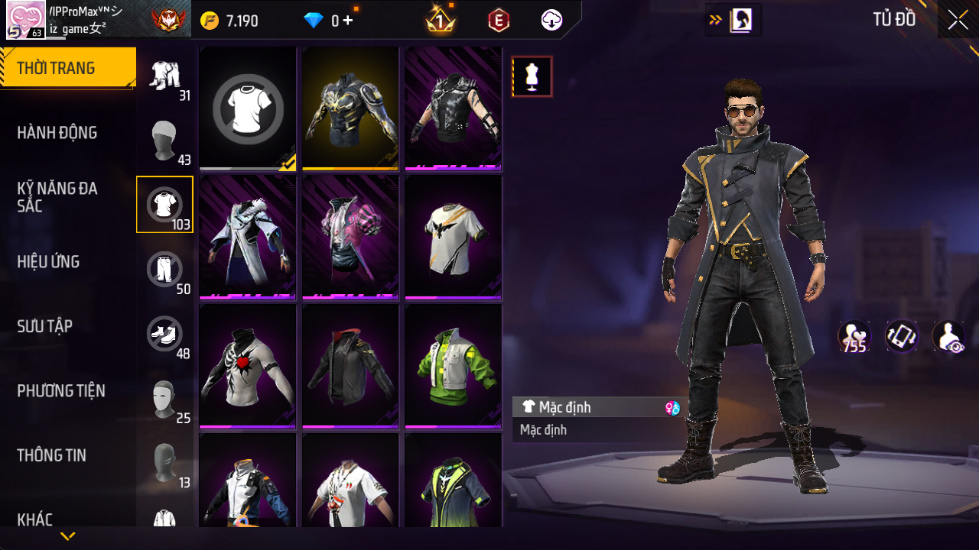Screen dimensions: 979x550
Task: Open the outfit sets category with 31 items
Action: click(x=164, y=78)
